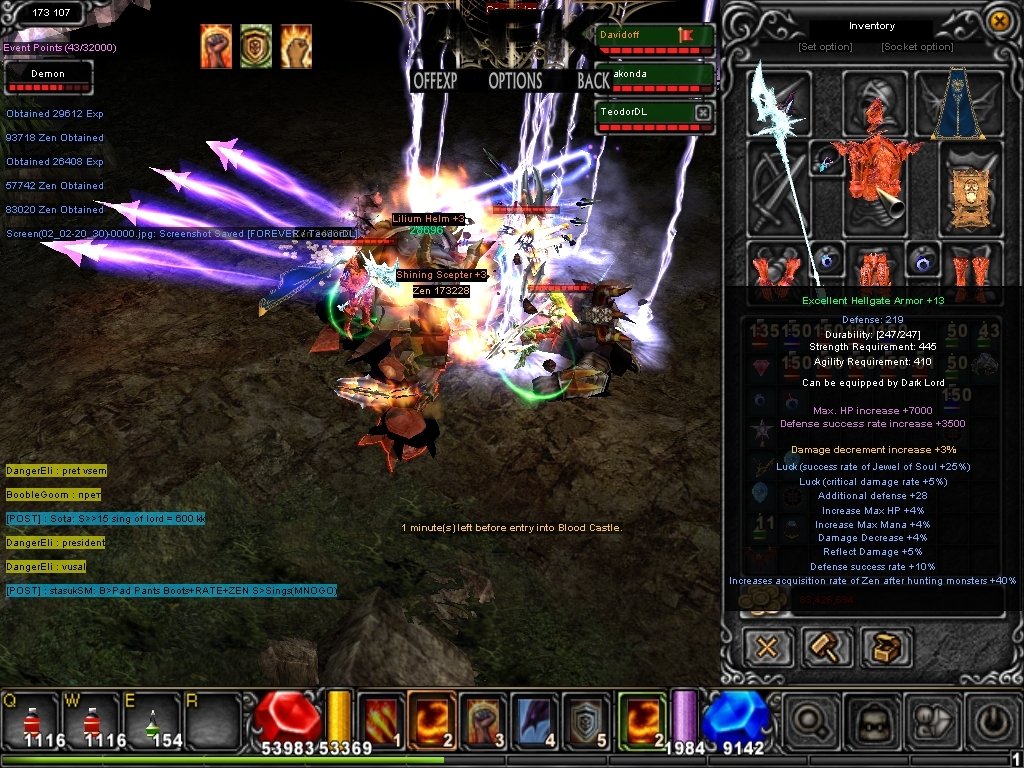Image resolution: width=1024 pixels, height=768 pixels.
Task: Click the OFFEXP menu option
Action: [435, 81]
